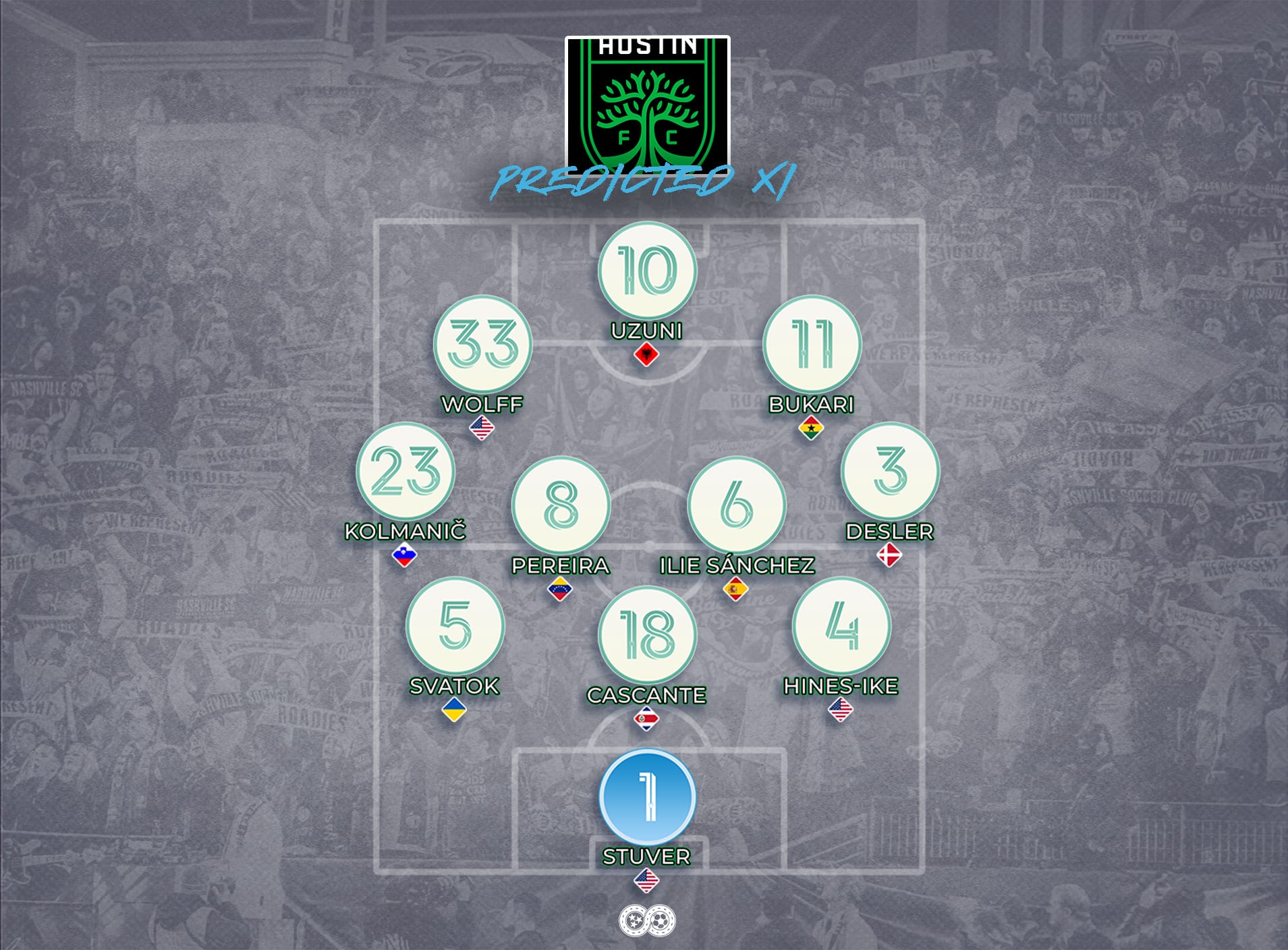Choose Wolff's number 33 token

482,344
